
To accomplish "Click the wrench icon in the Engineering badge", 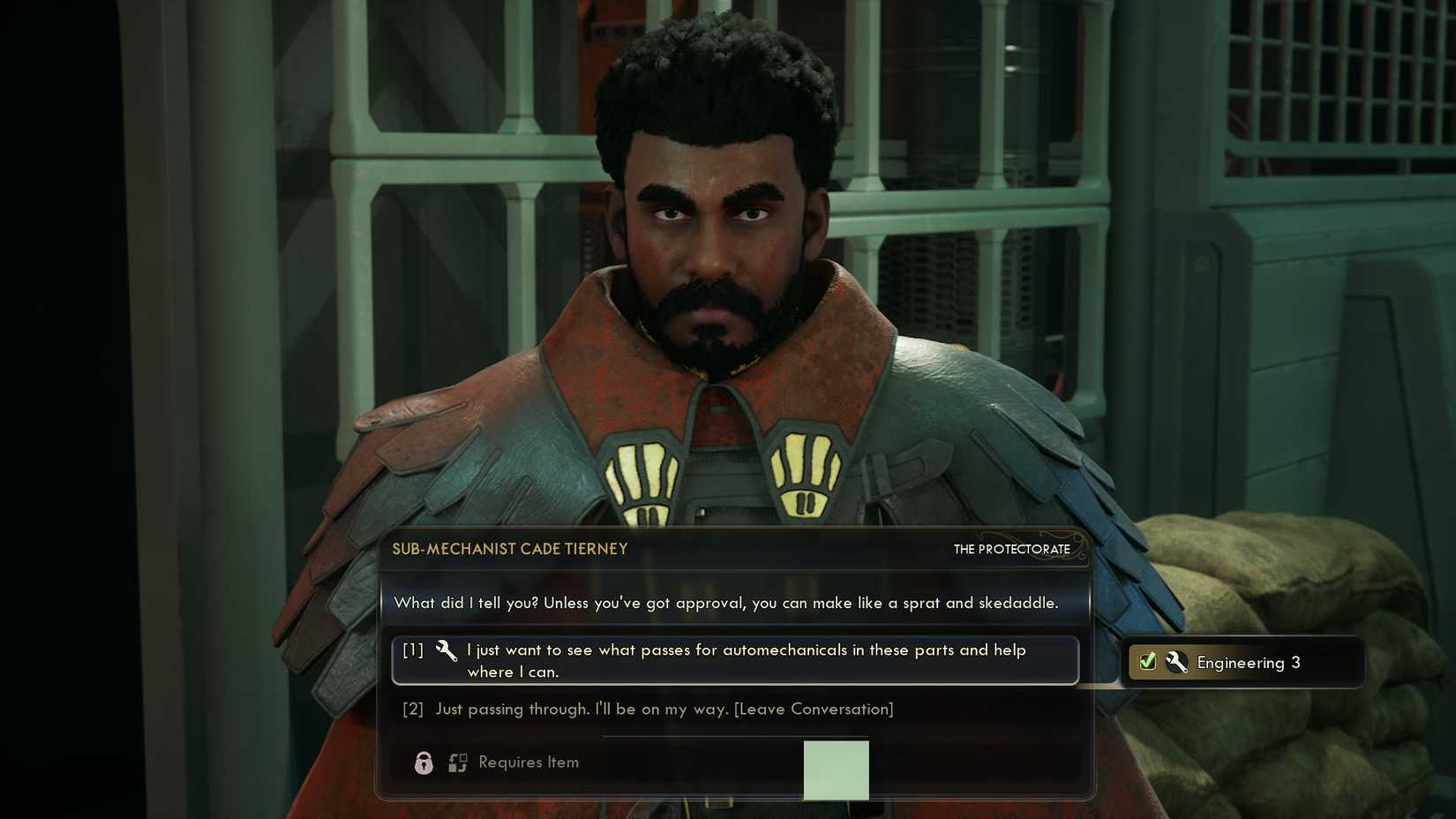I will (1177, 663).
